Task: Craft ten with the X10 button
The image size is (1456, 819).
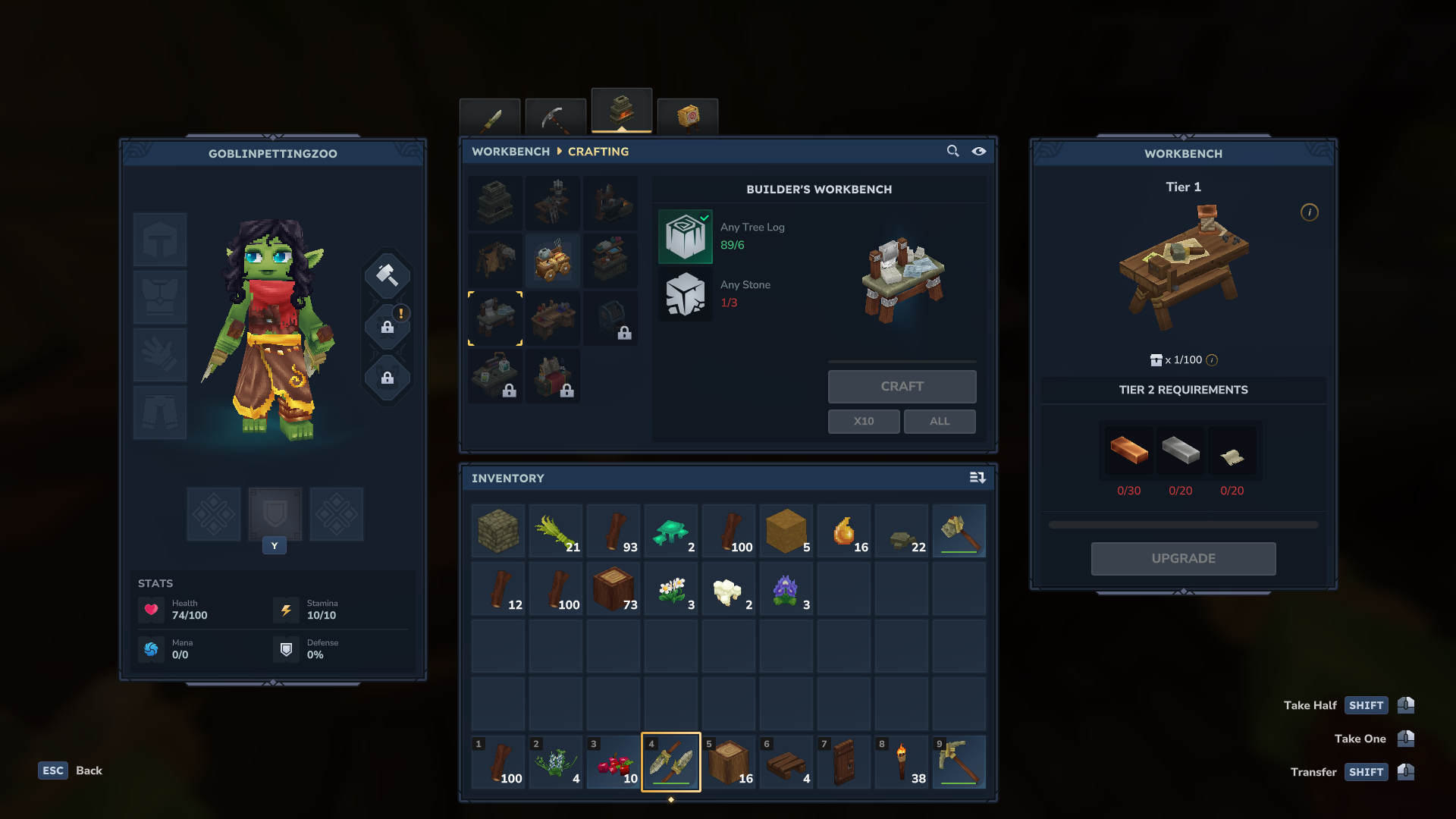Action: click(x=864, y=422)
